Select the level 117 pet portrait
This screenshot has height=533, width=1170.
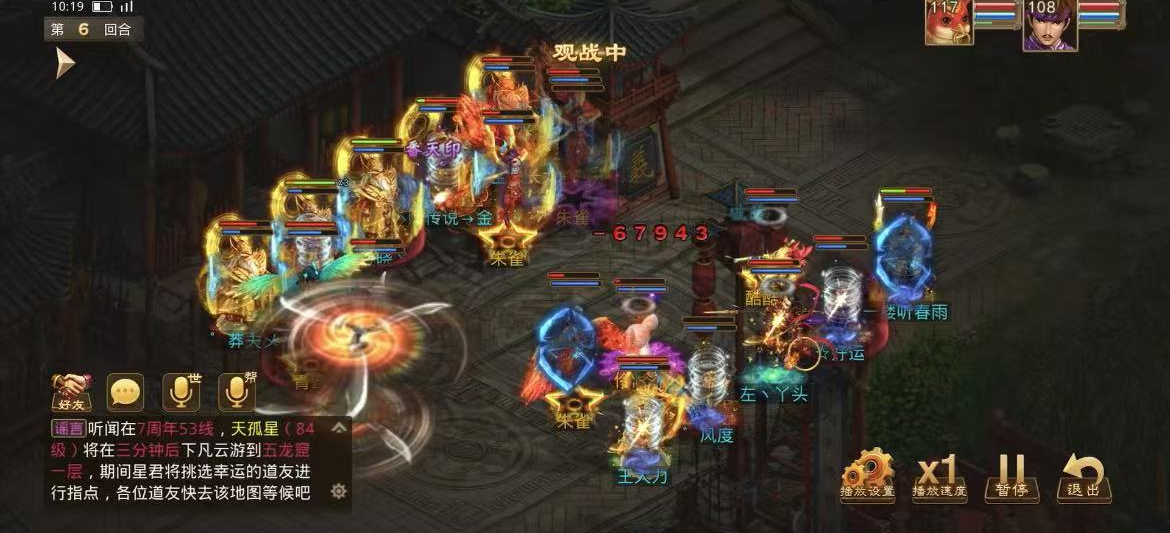click(947, 23)
